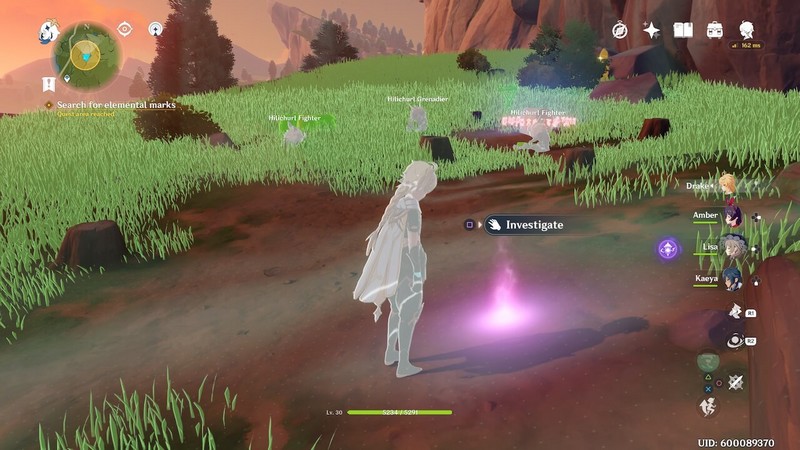
Task: Switch to party member Amber
Action: [x=730, y=215]
